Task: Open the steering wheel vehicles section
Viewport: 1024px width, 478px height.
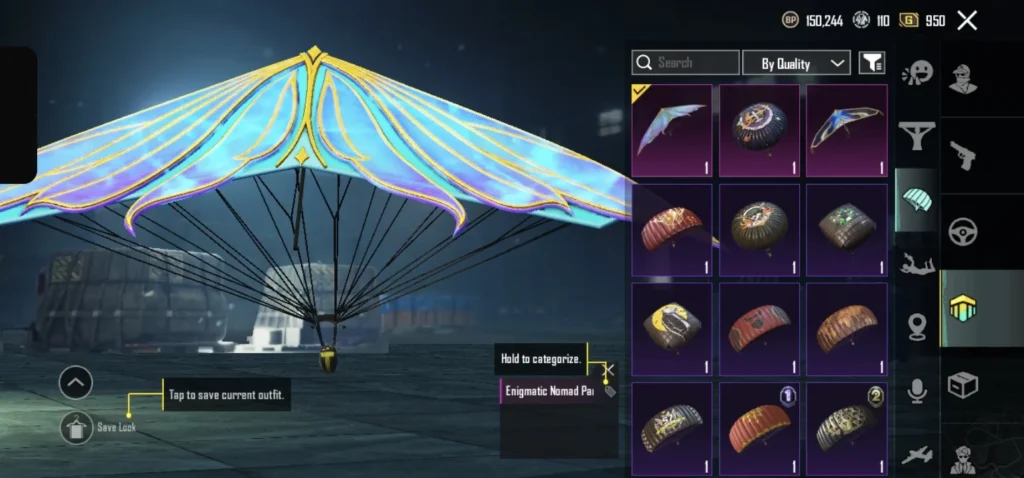Action: 963,231
